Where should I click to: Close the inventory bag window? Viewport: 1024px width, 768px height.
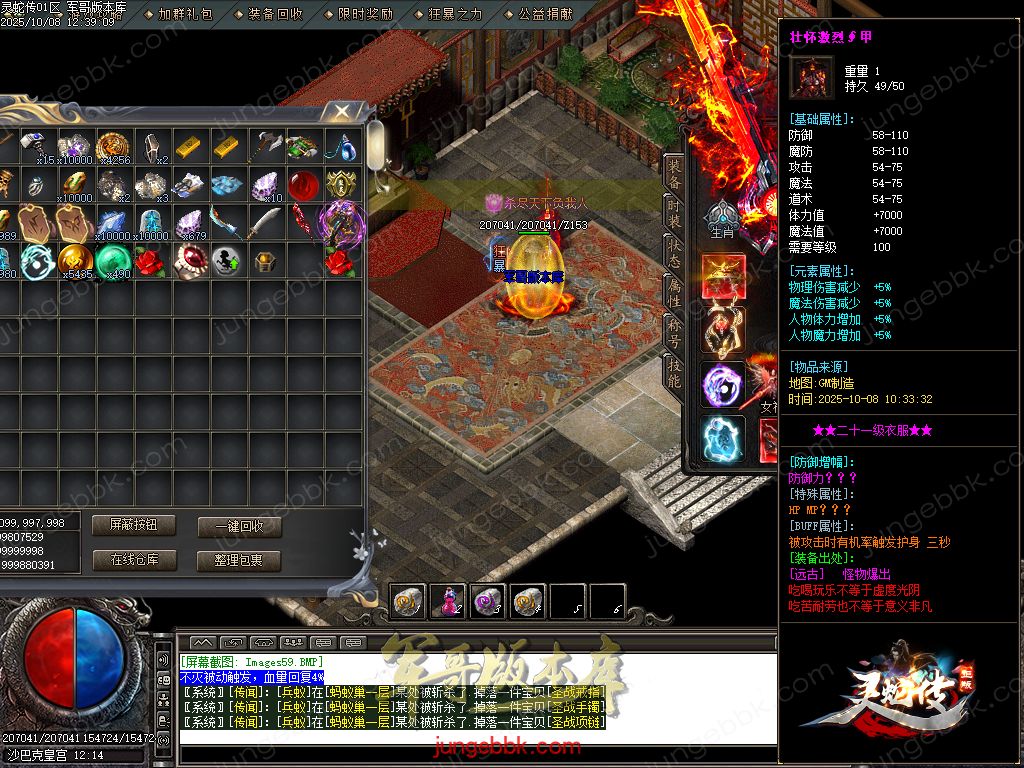pyautogui.click(x=342, y=110)
